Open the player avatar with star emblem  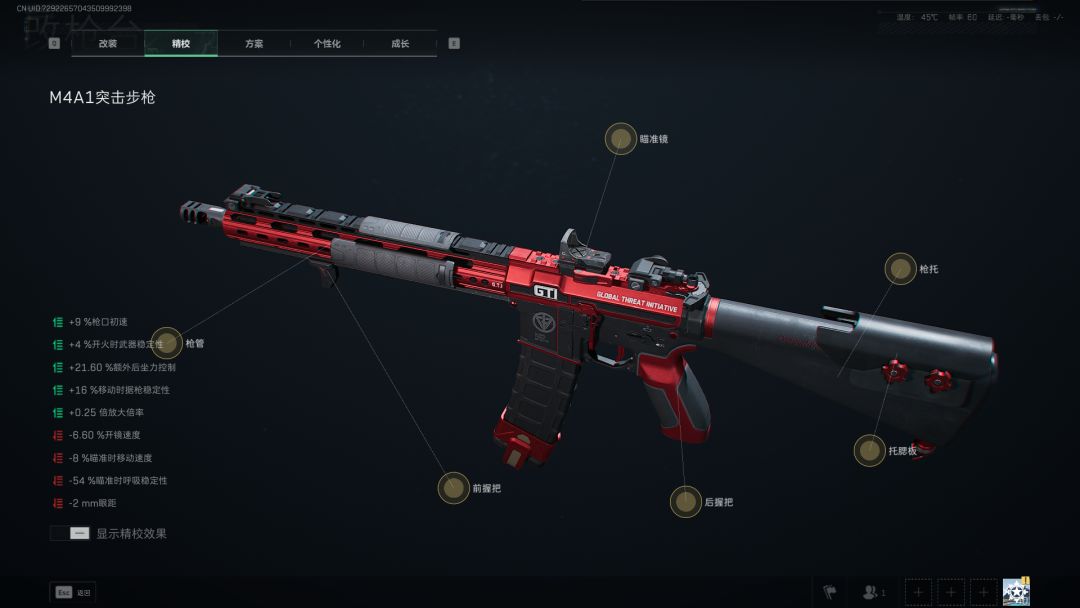click(1016, 592)
